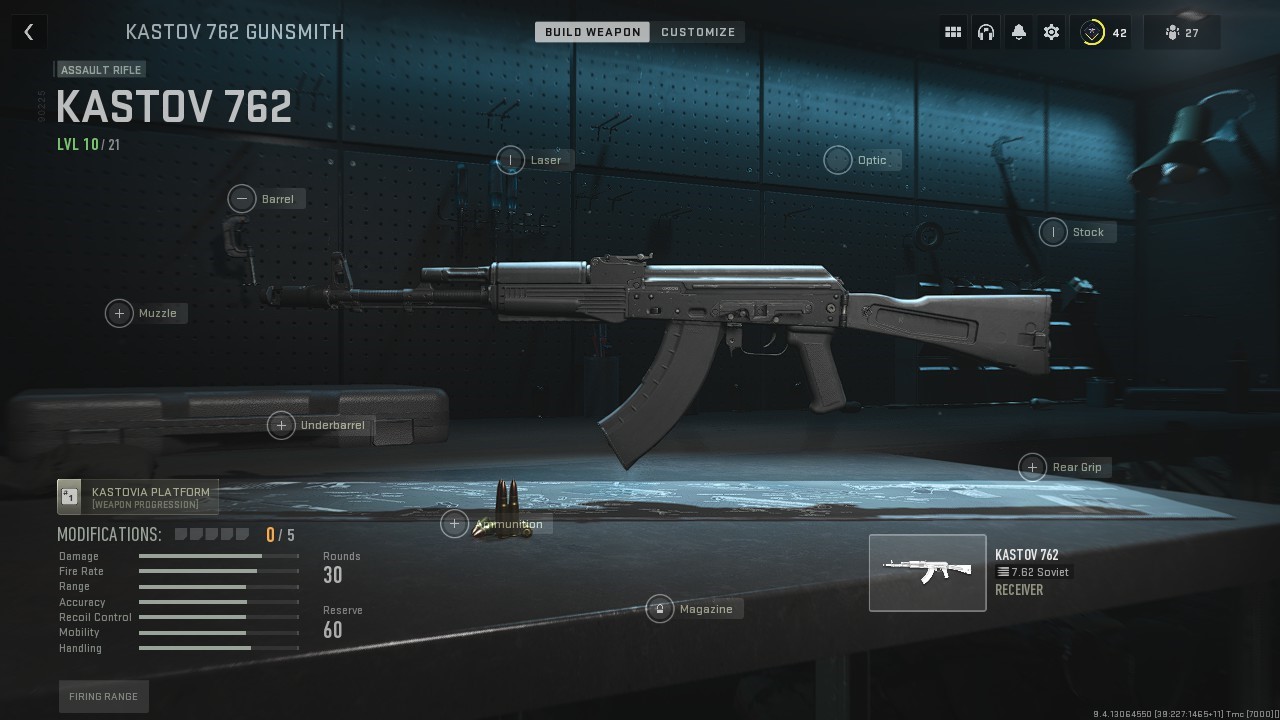The width and height of the screenshot is (1280, 720).
Task: Open the friends list showing 27
Action: (x=1182, y=32)
